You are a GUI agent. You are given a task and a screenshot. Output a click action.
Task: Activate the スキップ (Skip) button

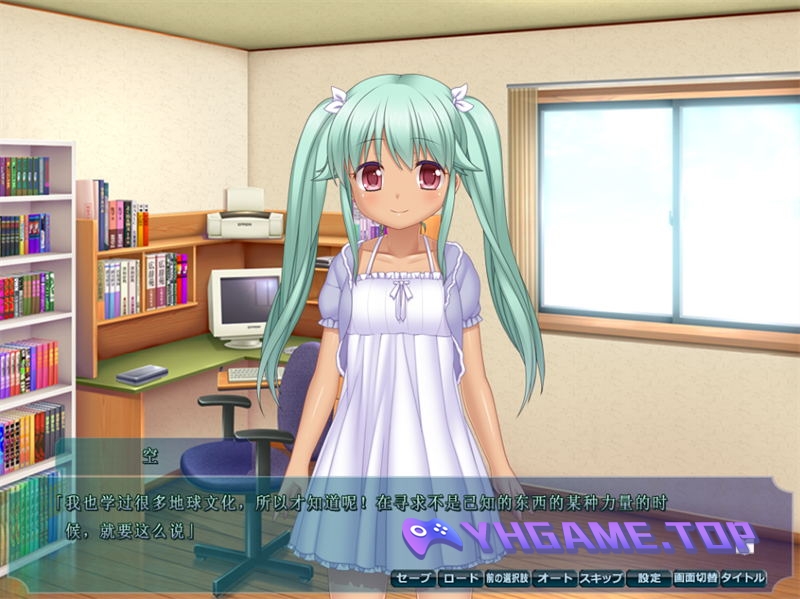(600, 578)
